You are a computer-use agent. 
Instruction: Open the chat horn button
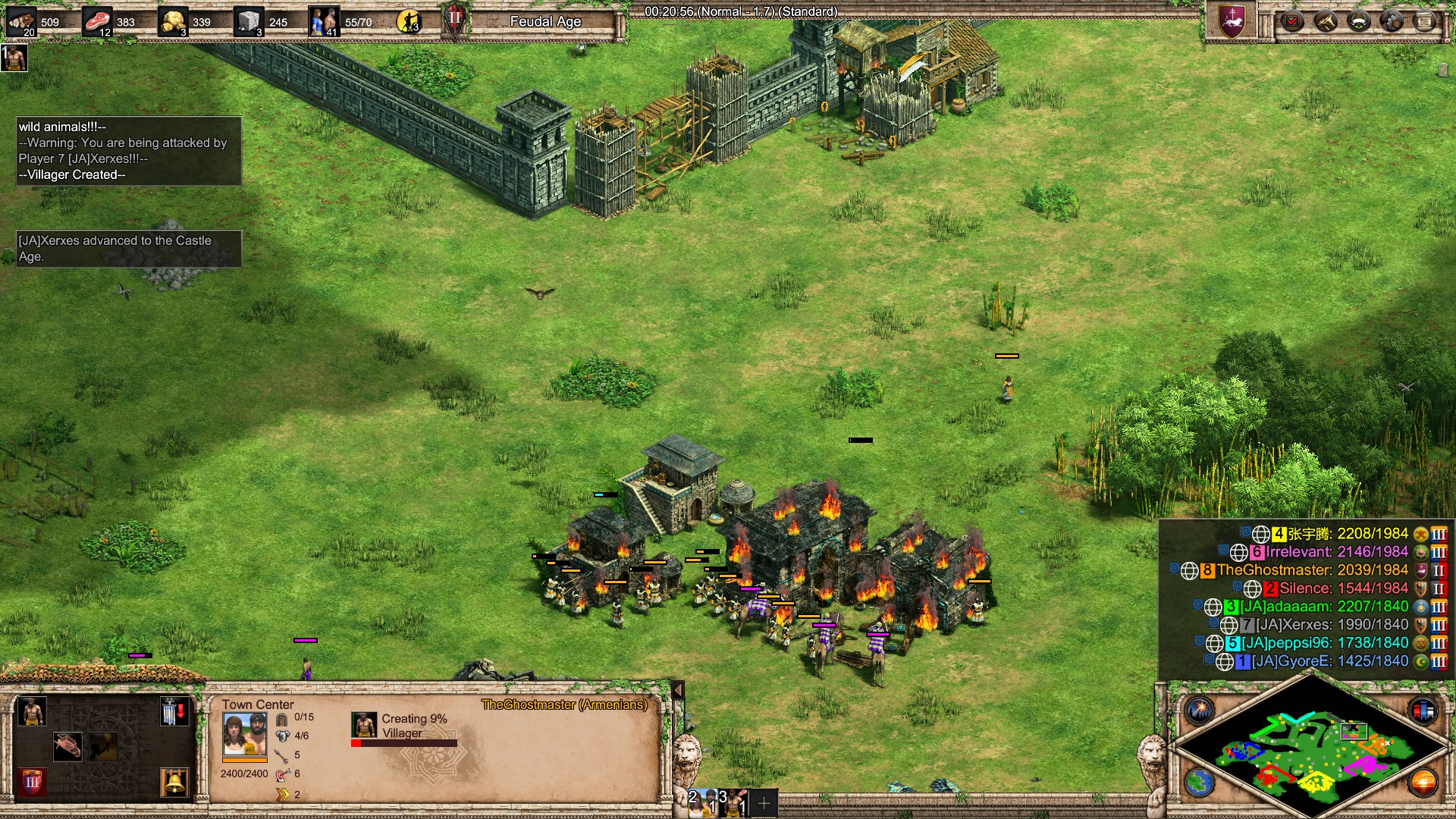click(x=1326, y=21)
